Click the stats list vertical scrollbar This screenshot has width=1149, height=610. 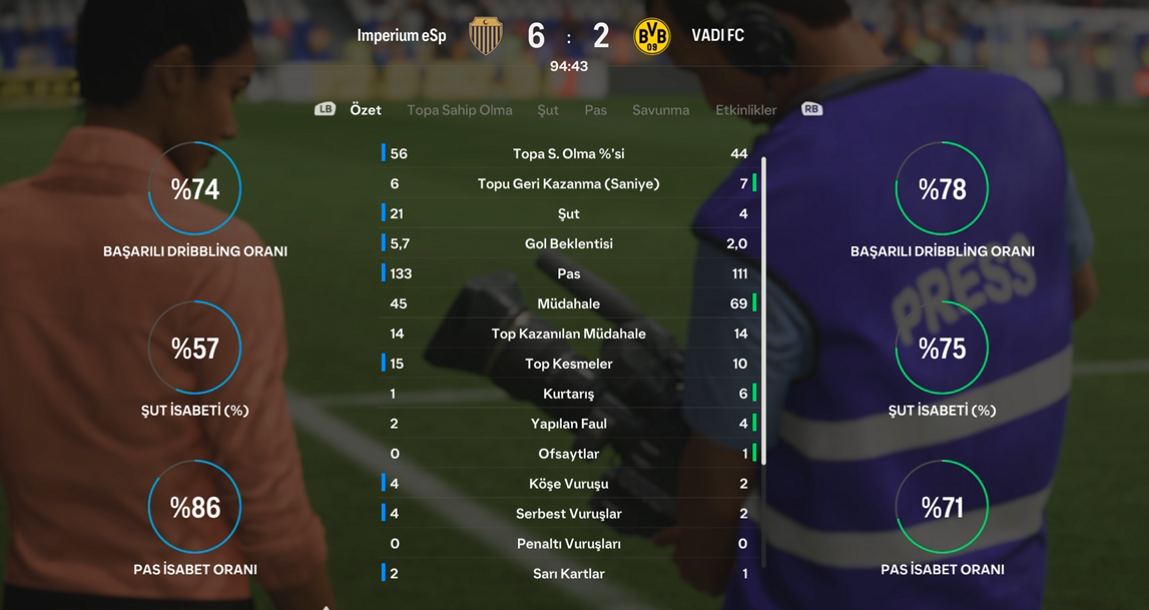point(764,310)
